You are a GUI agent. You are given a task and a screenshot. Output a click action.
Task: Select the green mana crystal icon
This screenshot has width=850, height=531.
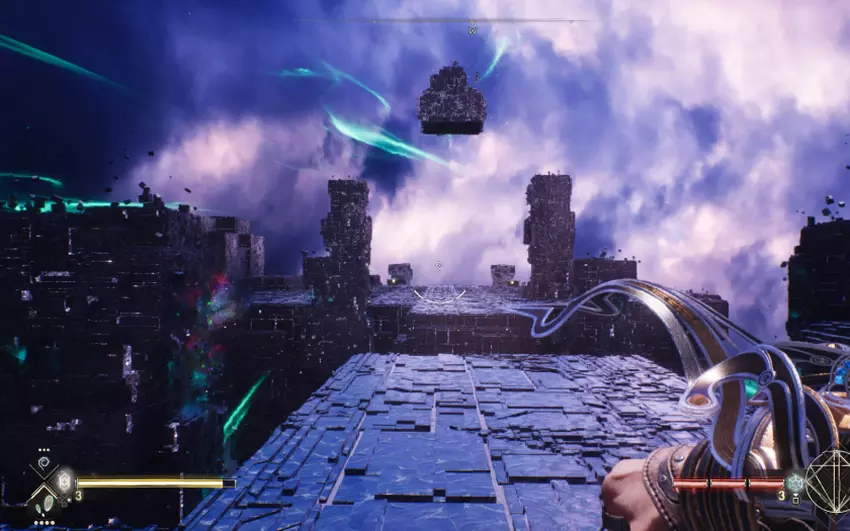[794, 483]
